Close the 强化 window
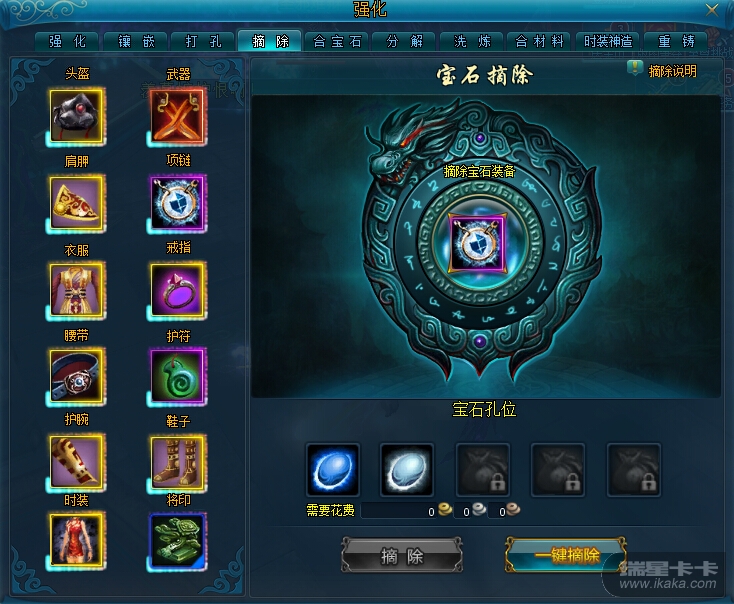Image resolution: width=734 pixels, height=604 pixels. coord(711,9)
